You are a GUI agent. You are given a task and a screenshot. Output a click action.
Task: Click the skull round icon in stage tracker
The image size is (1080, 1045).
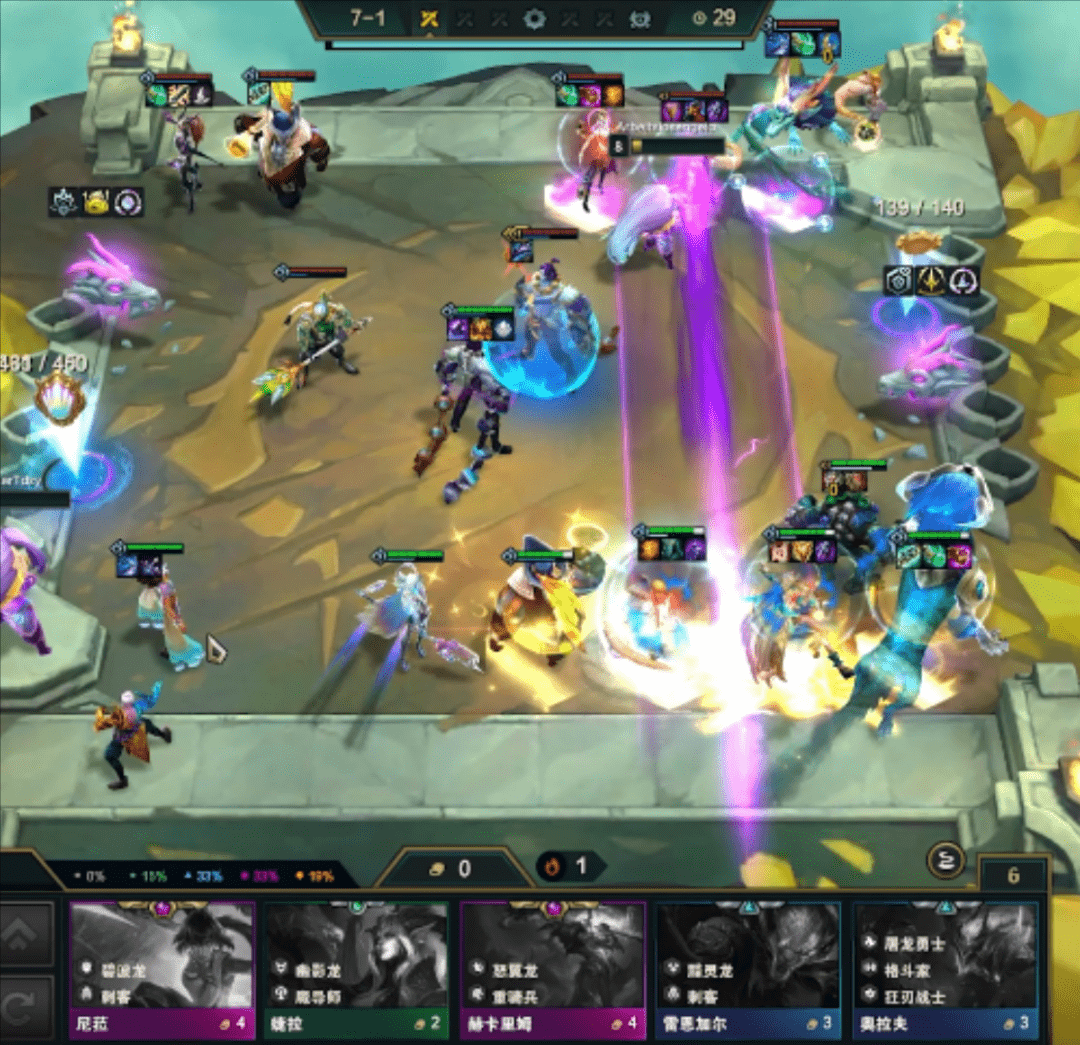pyautogui.click(x=639, y=19)
